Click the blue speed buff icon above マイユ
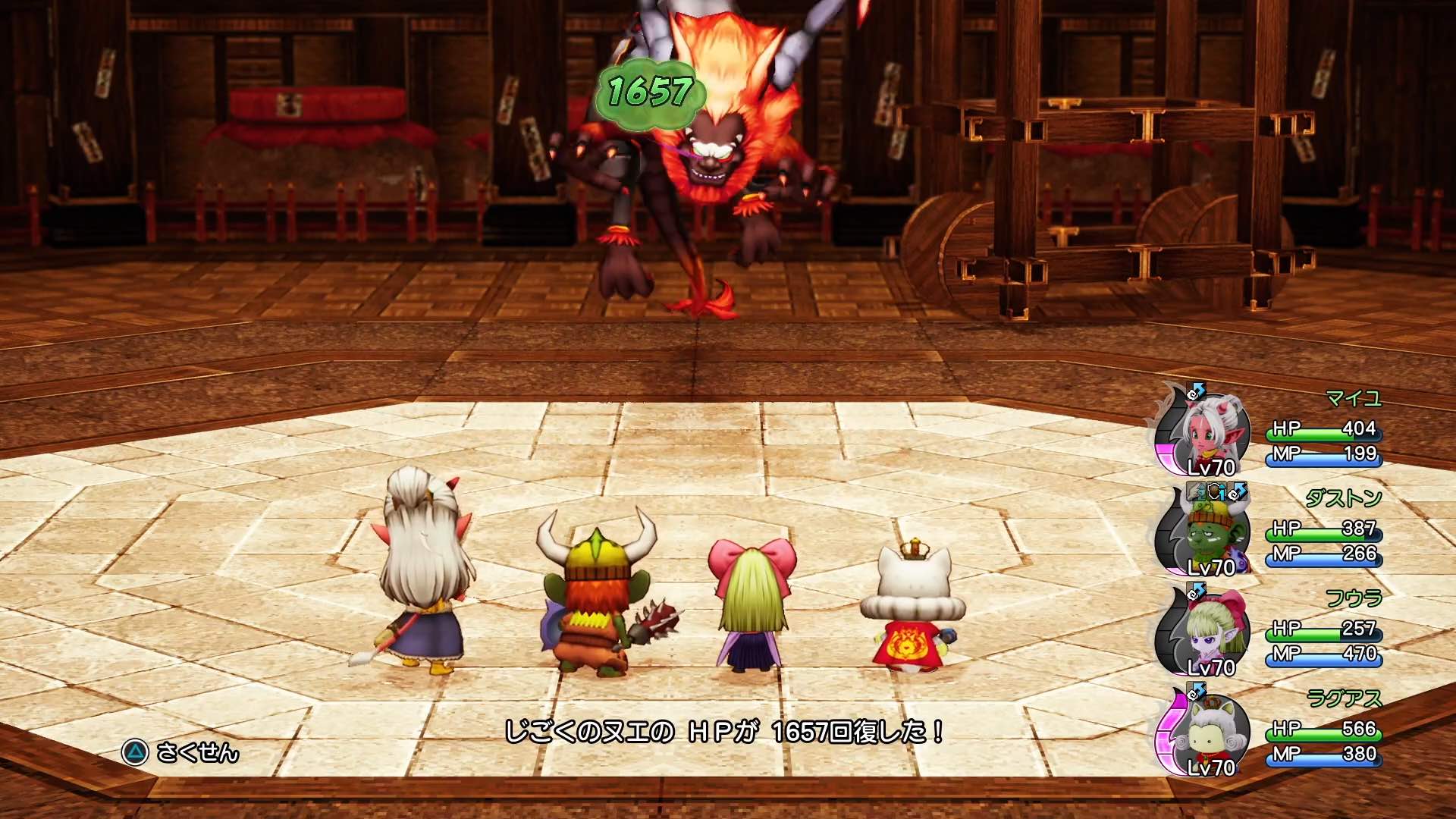This screenshot has width=1456, height=819. (1195, 391)
